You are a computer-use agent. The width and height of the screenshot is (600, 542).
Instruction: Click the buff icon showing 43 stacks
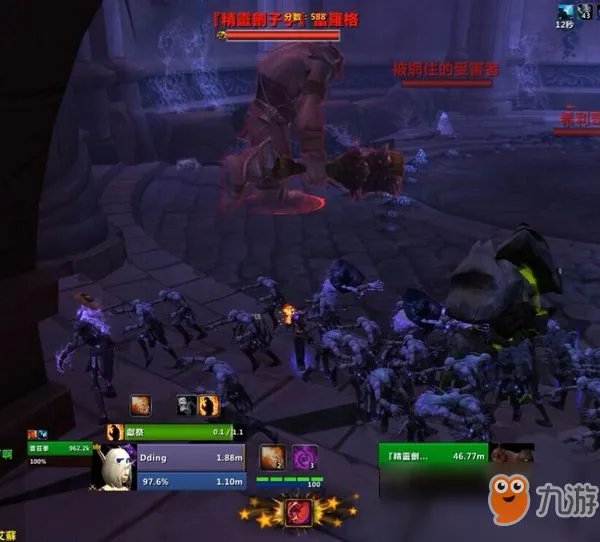pyautogui.click(x=583, y=11)
